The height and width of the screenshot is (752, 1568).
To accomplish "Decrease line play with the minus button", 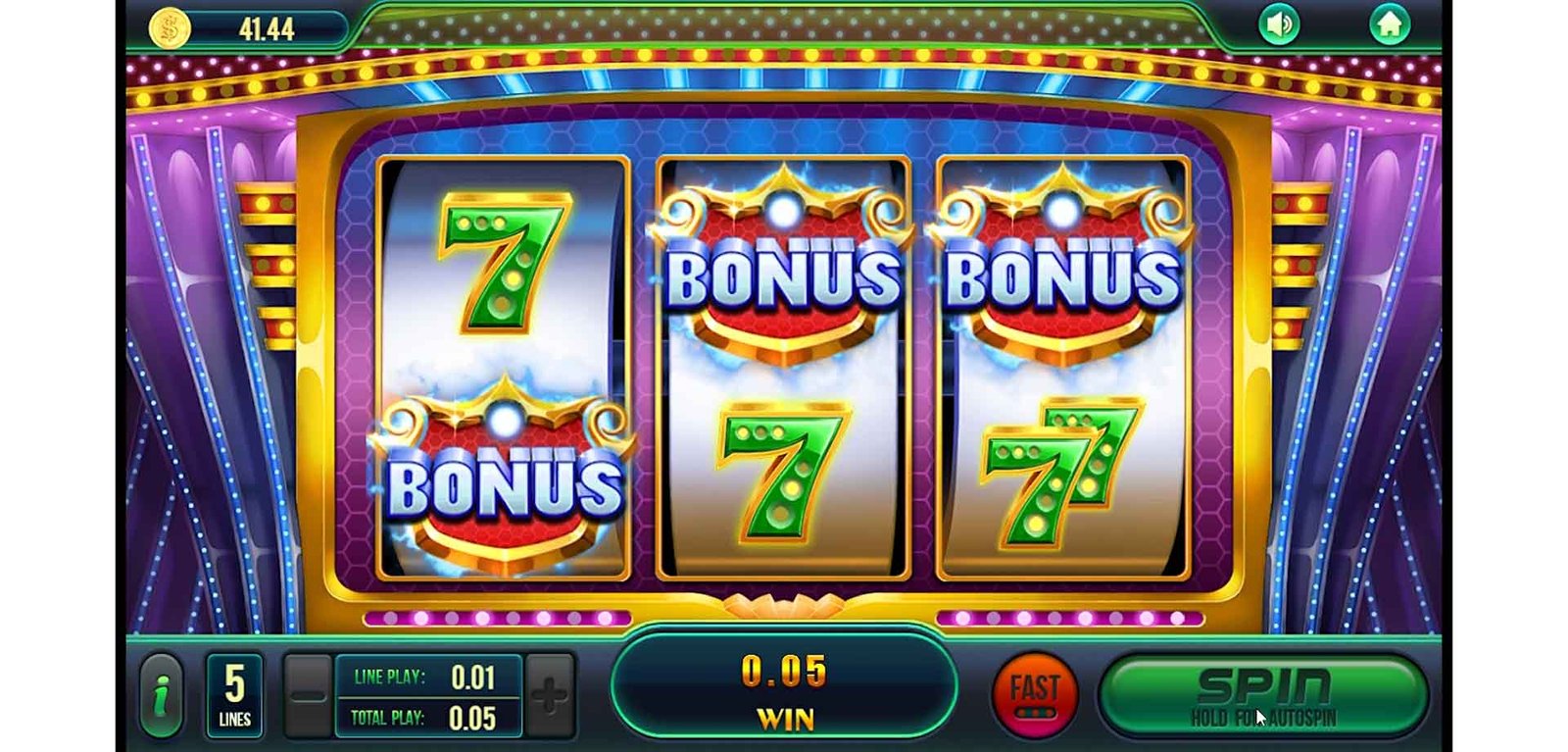I will coord(308,695).
